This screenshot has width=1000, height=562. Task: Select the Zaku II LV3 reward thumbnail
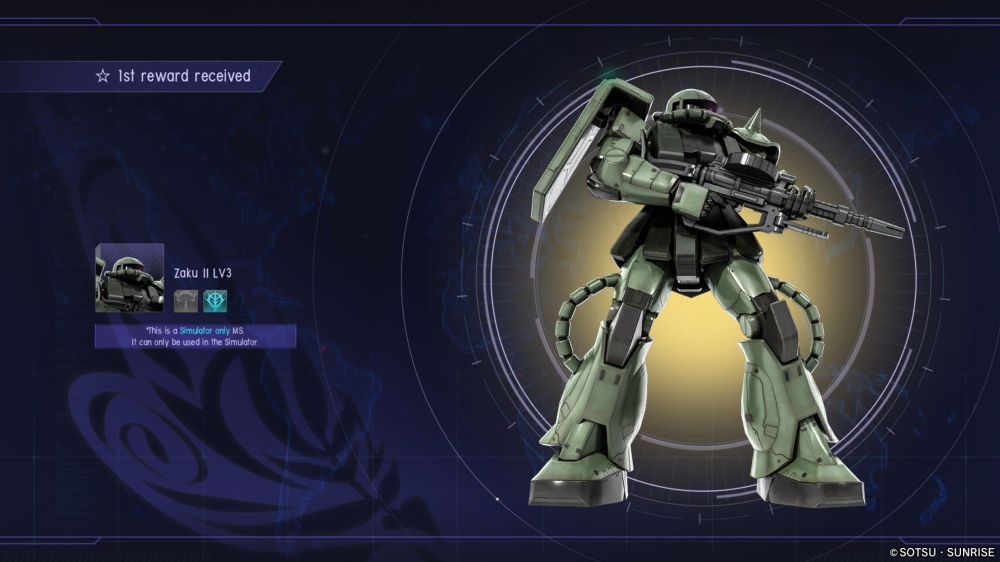pyautogui.click(x=130, y=278)
